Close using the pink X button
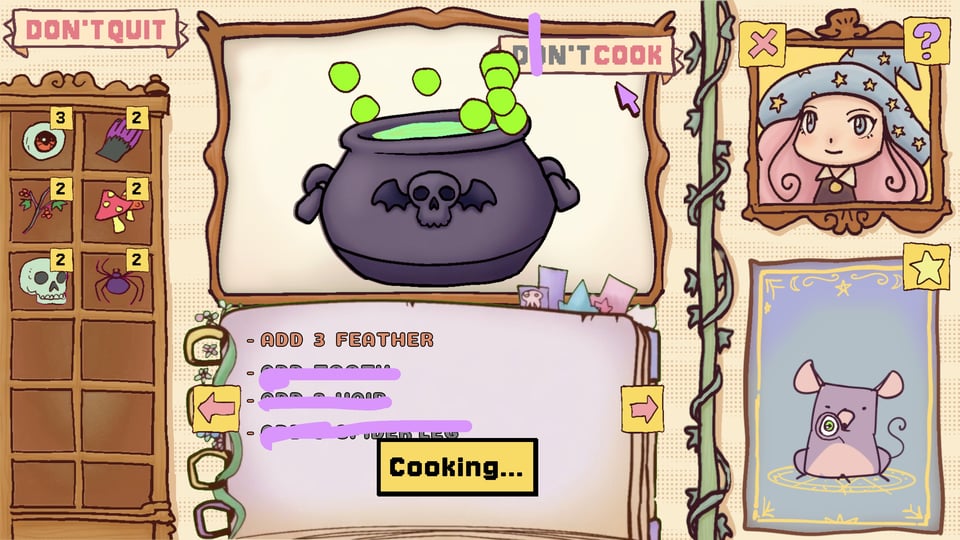This screenshot has height=540, width=960. click(x=762, y=44)
